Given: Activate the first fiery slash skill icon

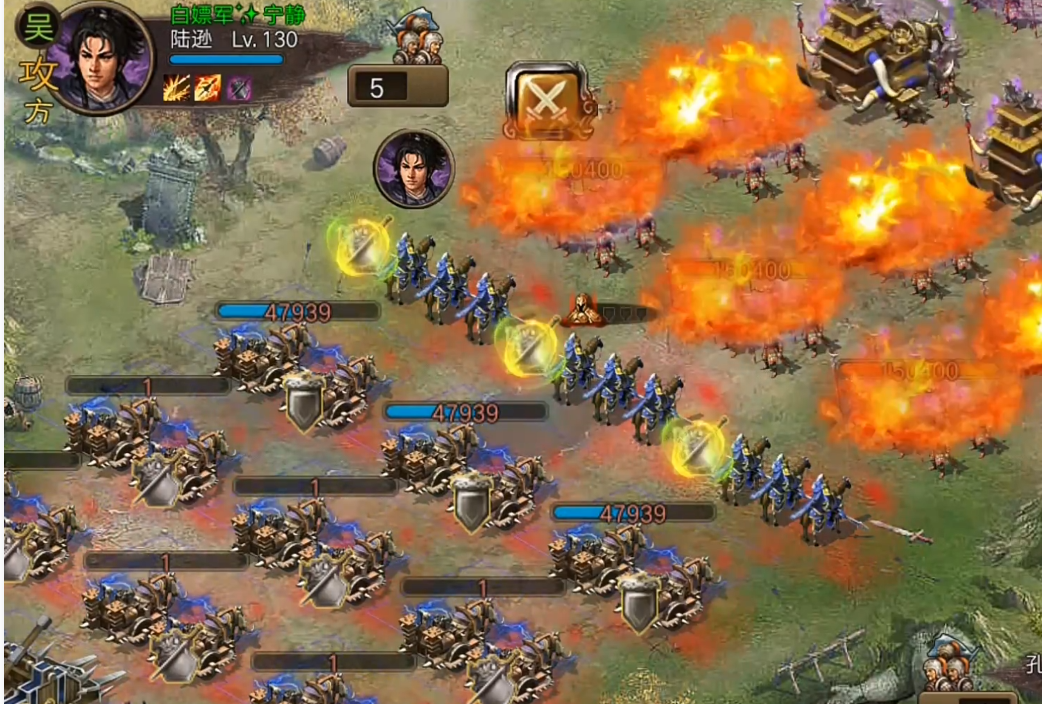Looking at the screenshot, I should point(176,88).
